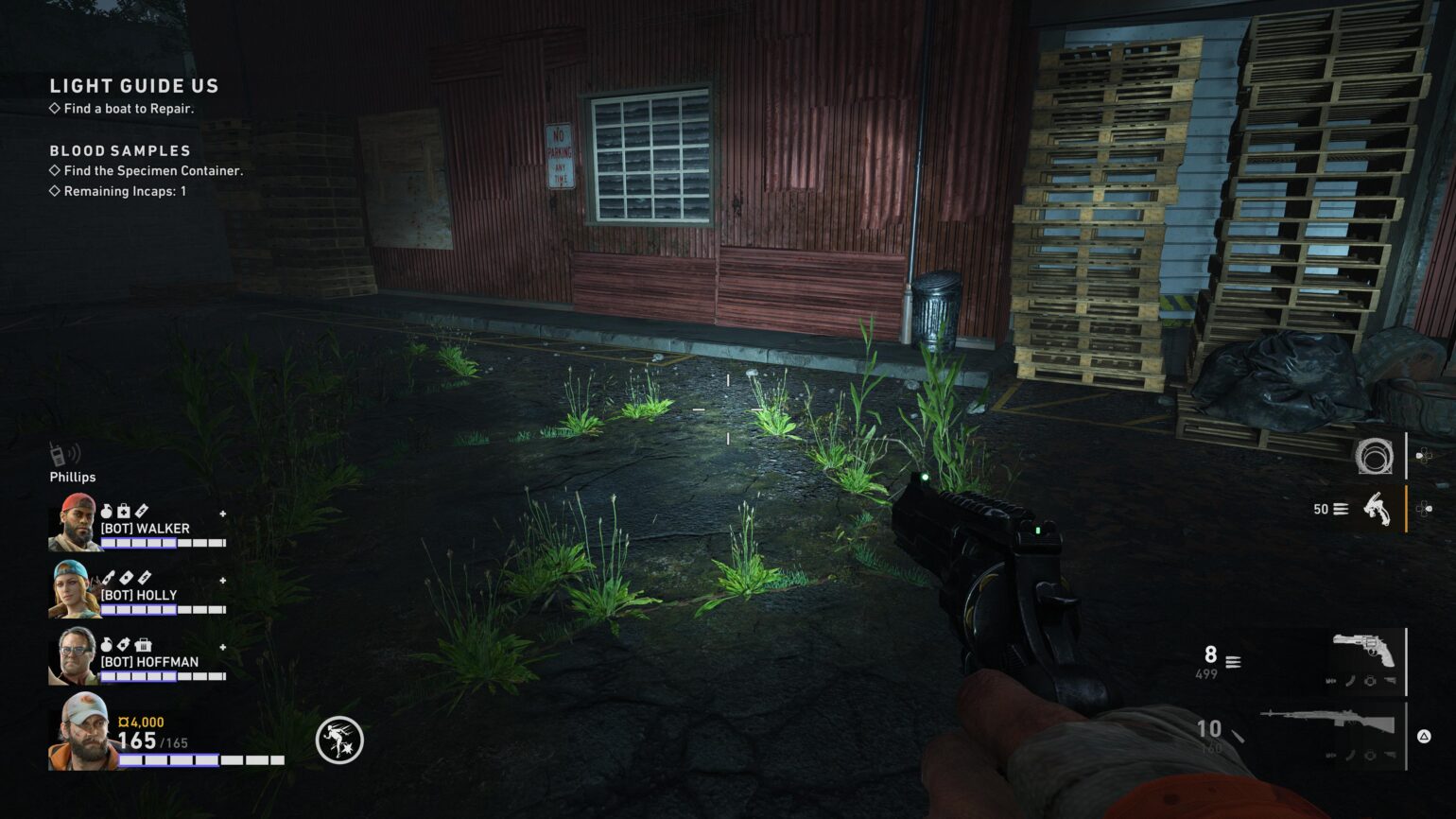Image resolution: width=1456 pixels, height=819 pixels.
Task: Open the d-pad selector beside the toolkit slot
Action: click(x=1424, y=507)
